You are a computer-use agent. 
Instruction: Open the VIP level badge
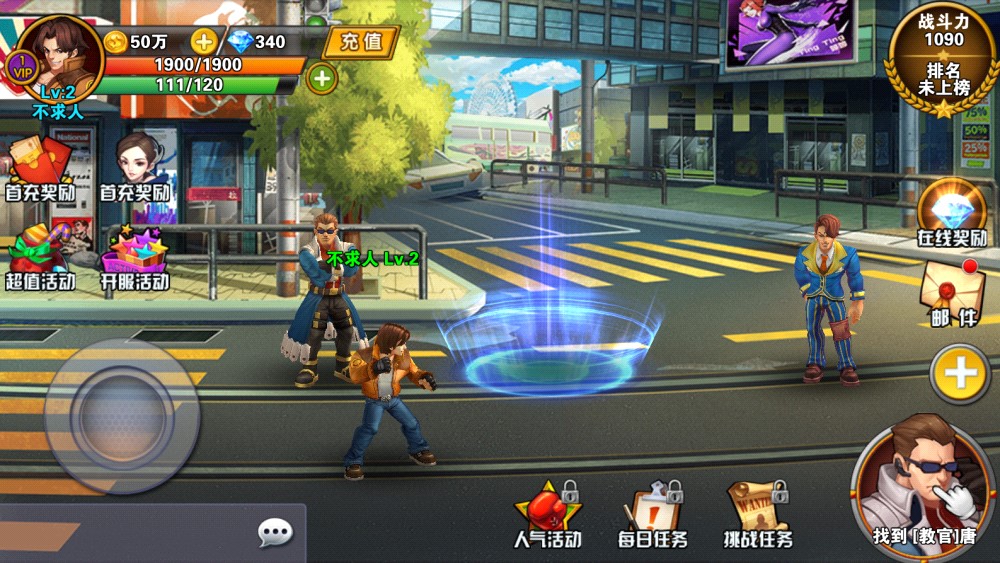21,68
